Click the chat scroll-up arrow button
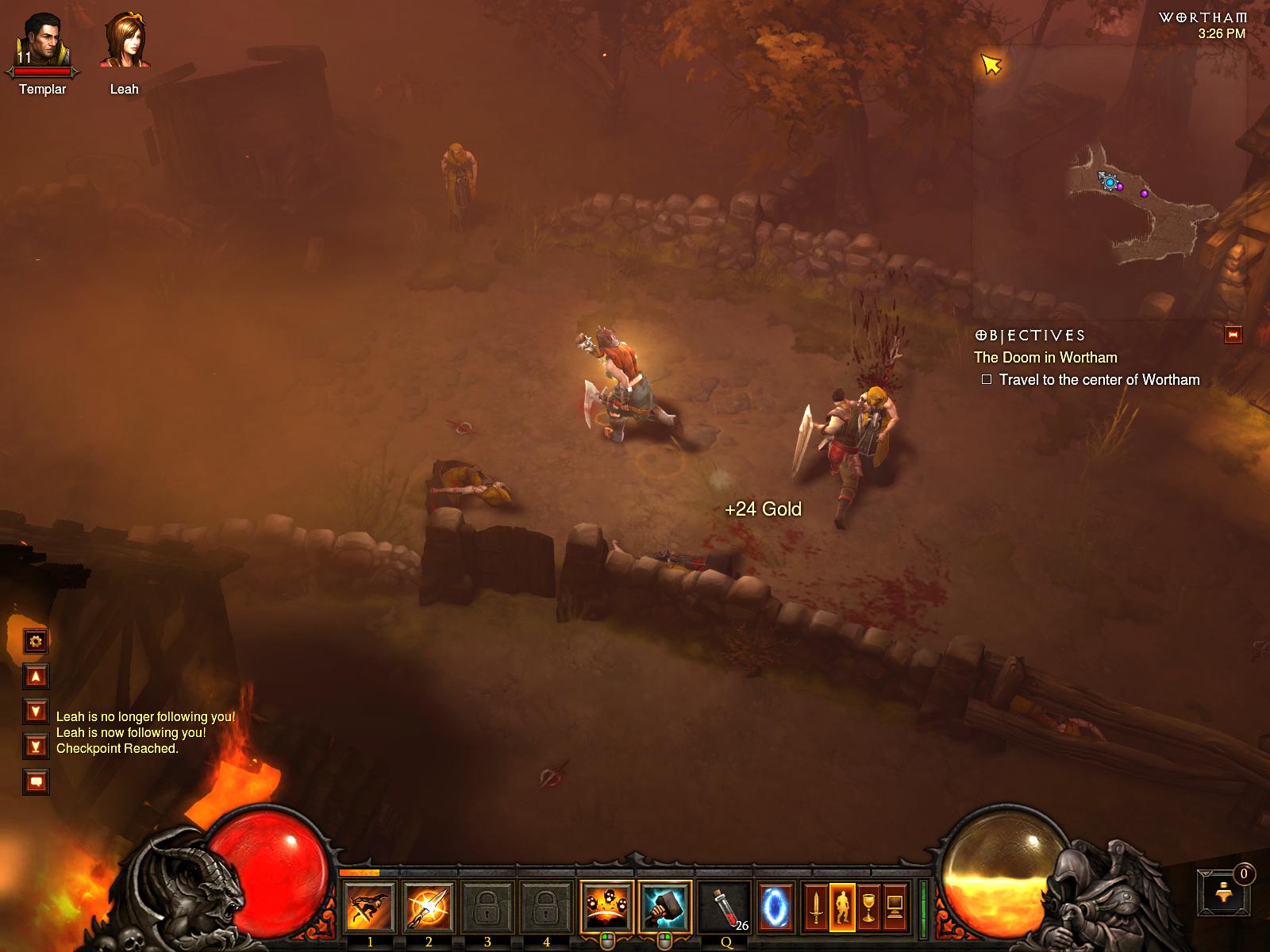 (x=36, y=677)
